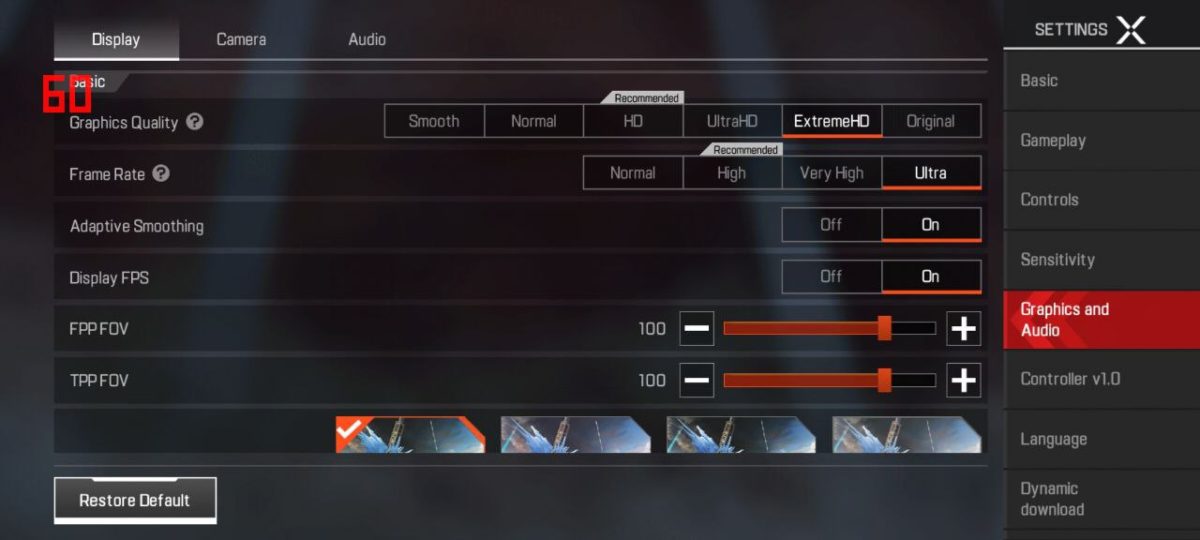Set Graphics Quality to Smooth
The width and height of the screenshot is (1200, 540).
click(x=434, y=122)
